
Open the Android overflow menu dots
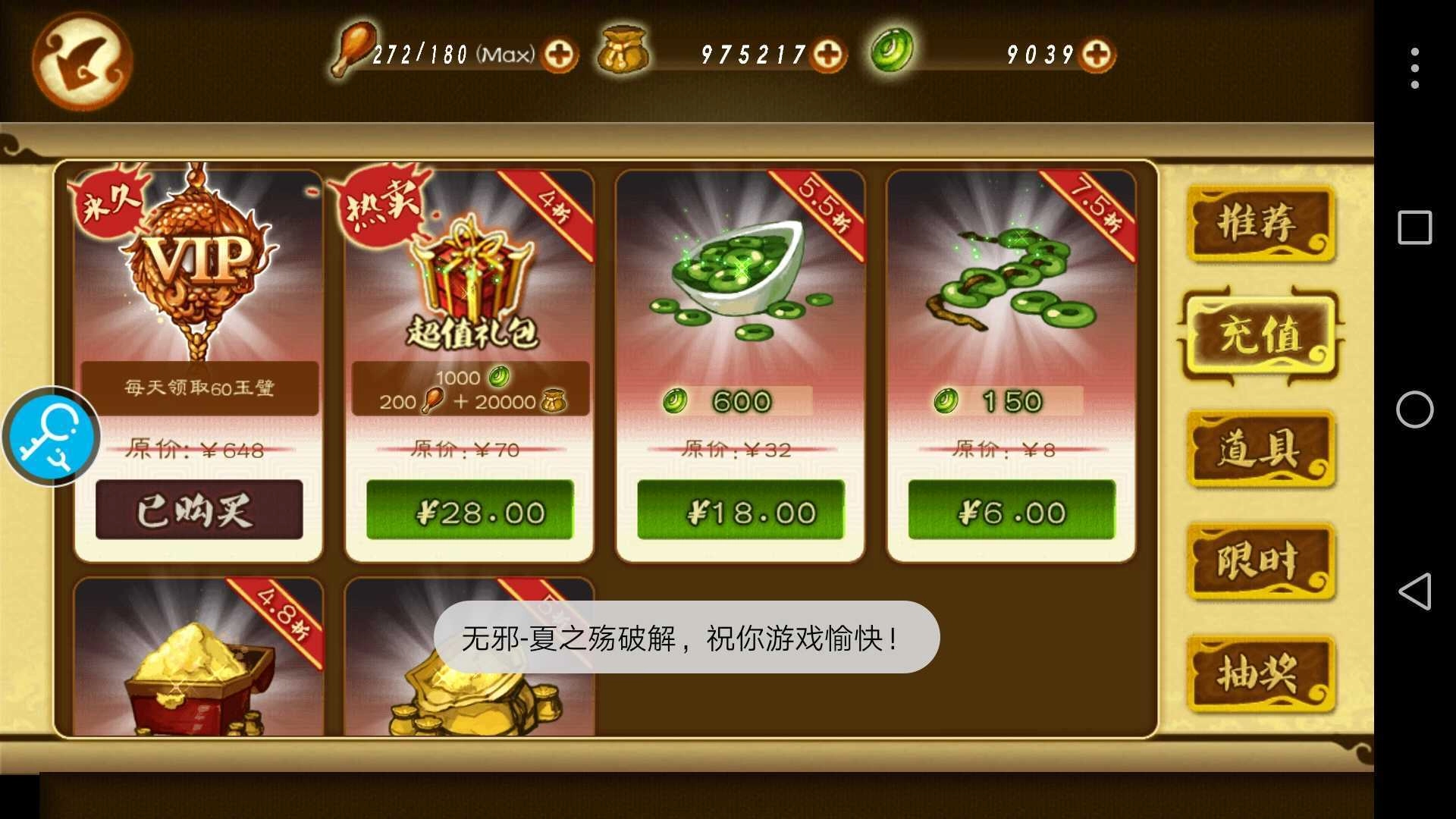pyautogui.click(x=1415, y=67)
